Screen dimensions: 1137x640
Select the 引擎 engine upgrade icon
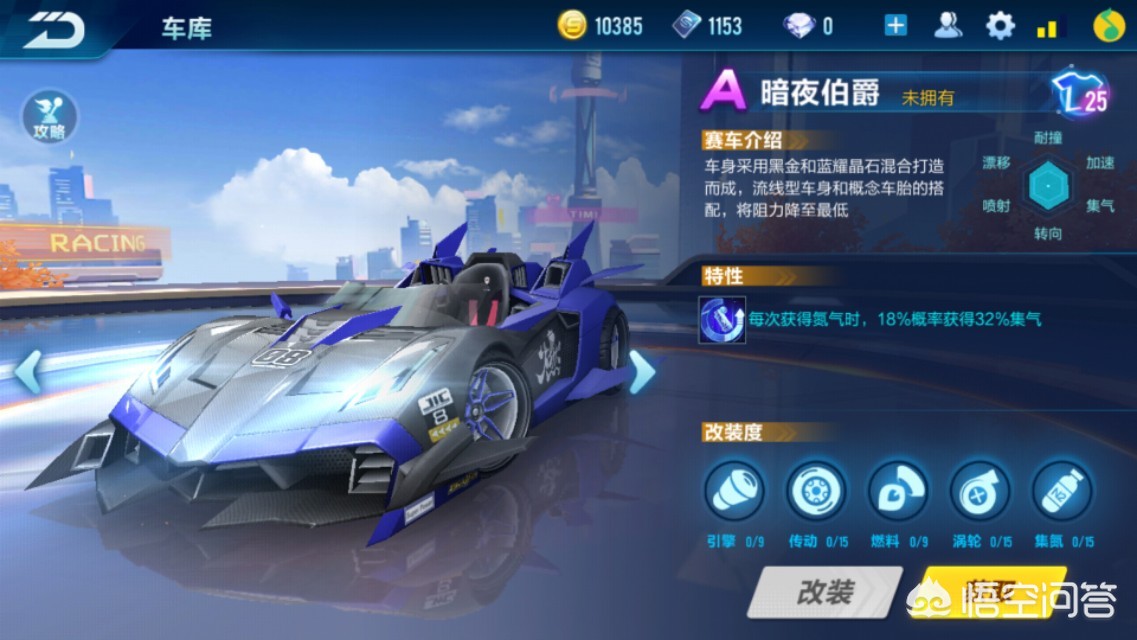(734, 491)
